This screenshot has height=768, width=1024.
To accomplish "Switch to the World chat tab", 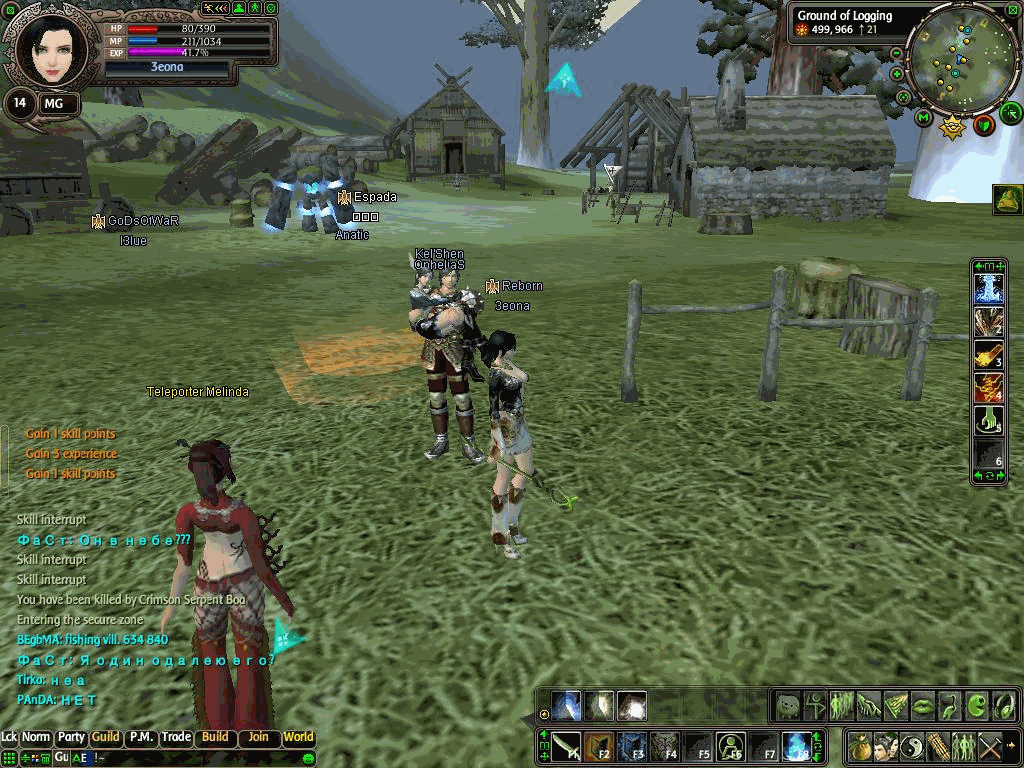I will 298,737.
